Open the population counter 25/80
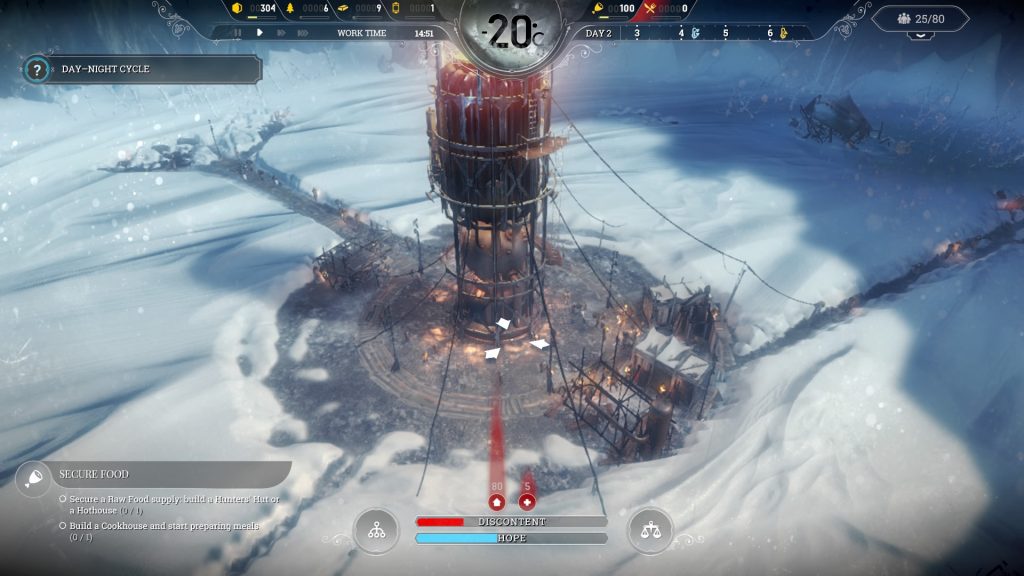Screen dimensions: 1024x576 click(x=921, y=18)
